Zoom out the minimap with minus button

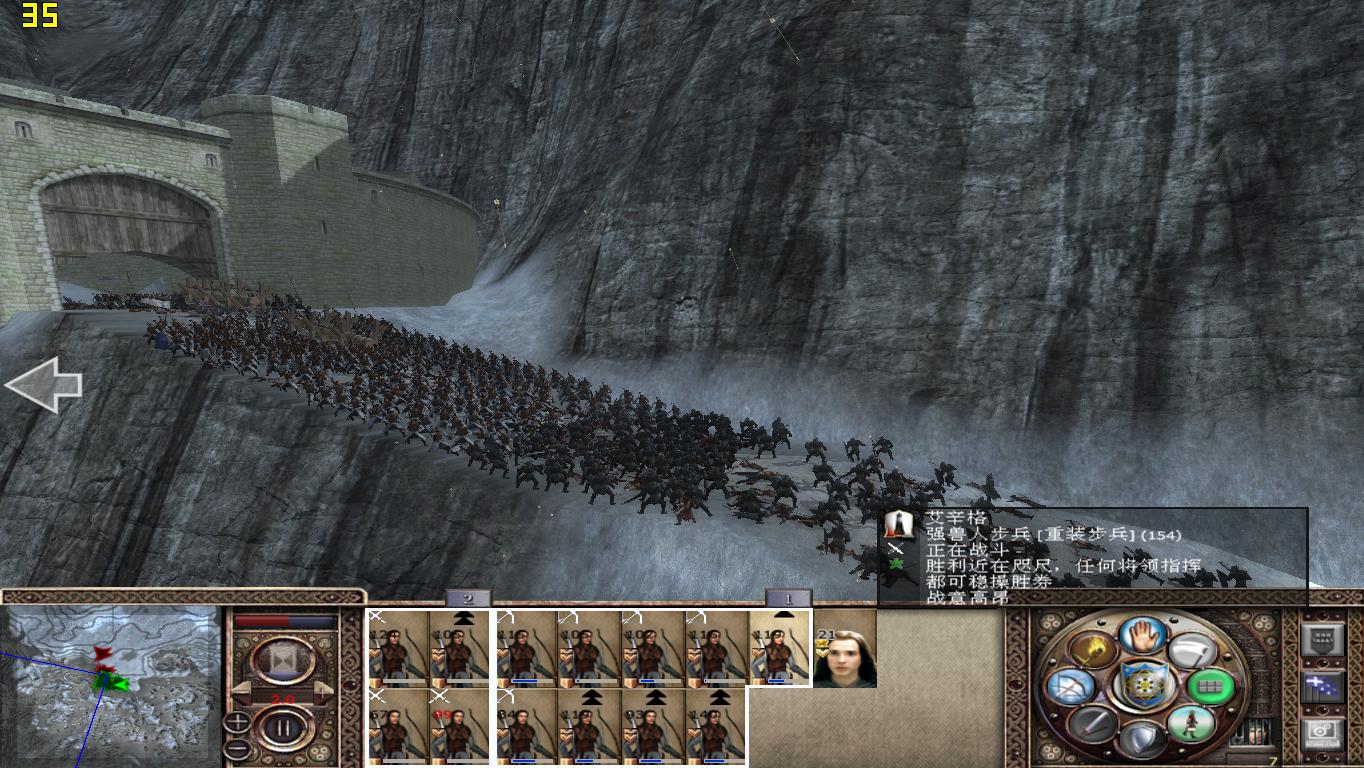pyautogui.click(x=237, y=748)
